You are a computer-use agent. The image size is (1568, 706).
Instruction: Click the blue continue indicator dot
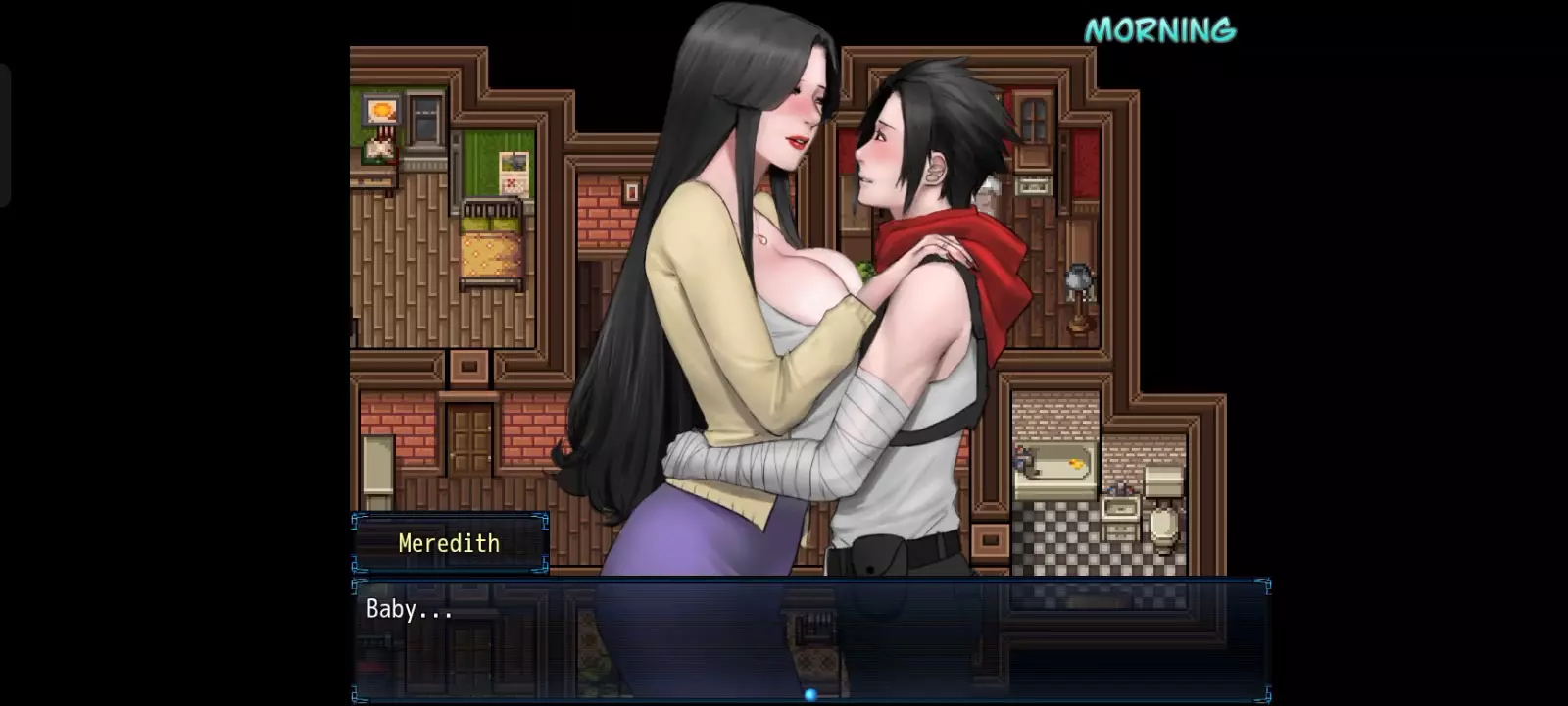pos(810,694)
